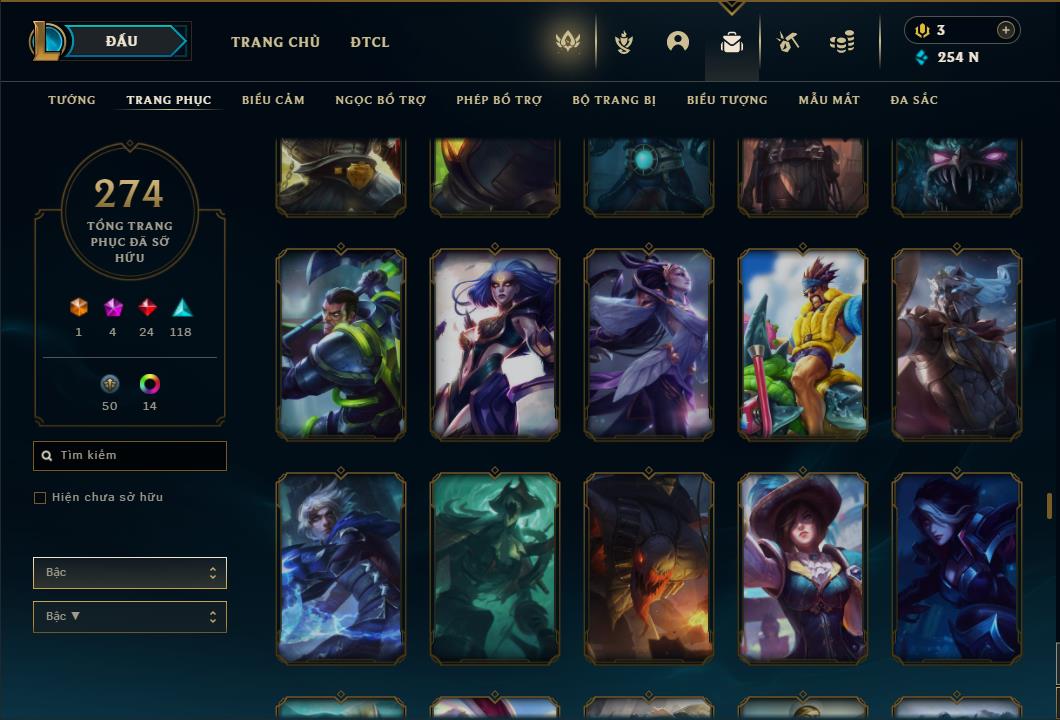Select the PHÉP BỔ TRỢ tab
This screenshot has height=720, width=1060.
pos(499,100)
